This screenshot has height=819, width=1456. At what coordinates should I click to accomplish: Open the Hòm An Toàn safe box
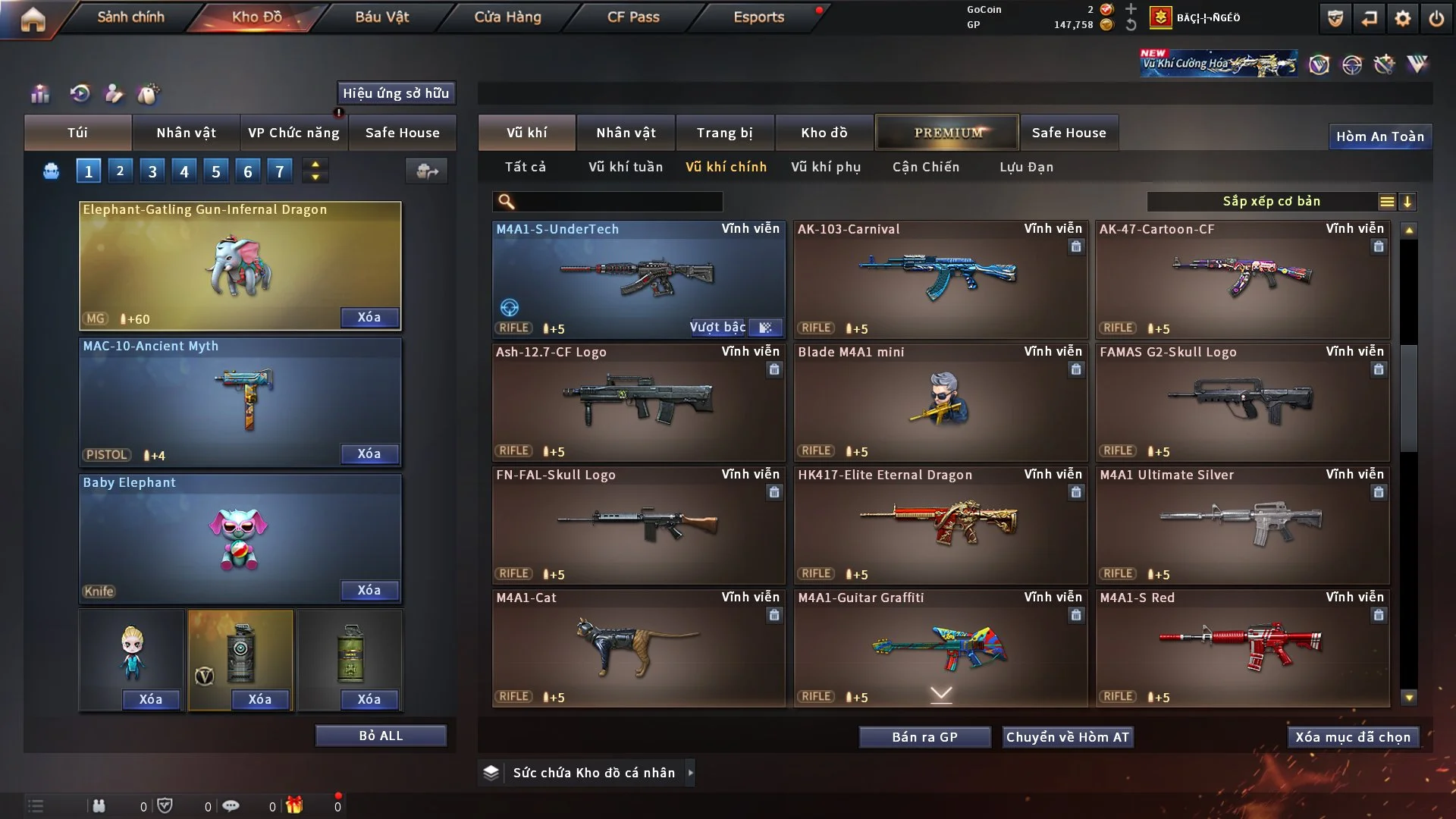coord(1379,136)
